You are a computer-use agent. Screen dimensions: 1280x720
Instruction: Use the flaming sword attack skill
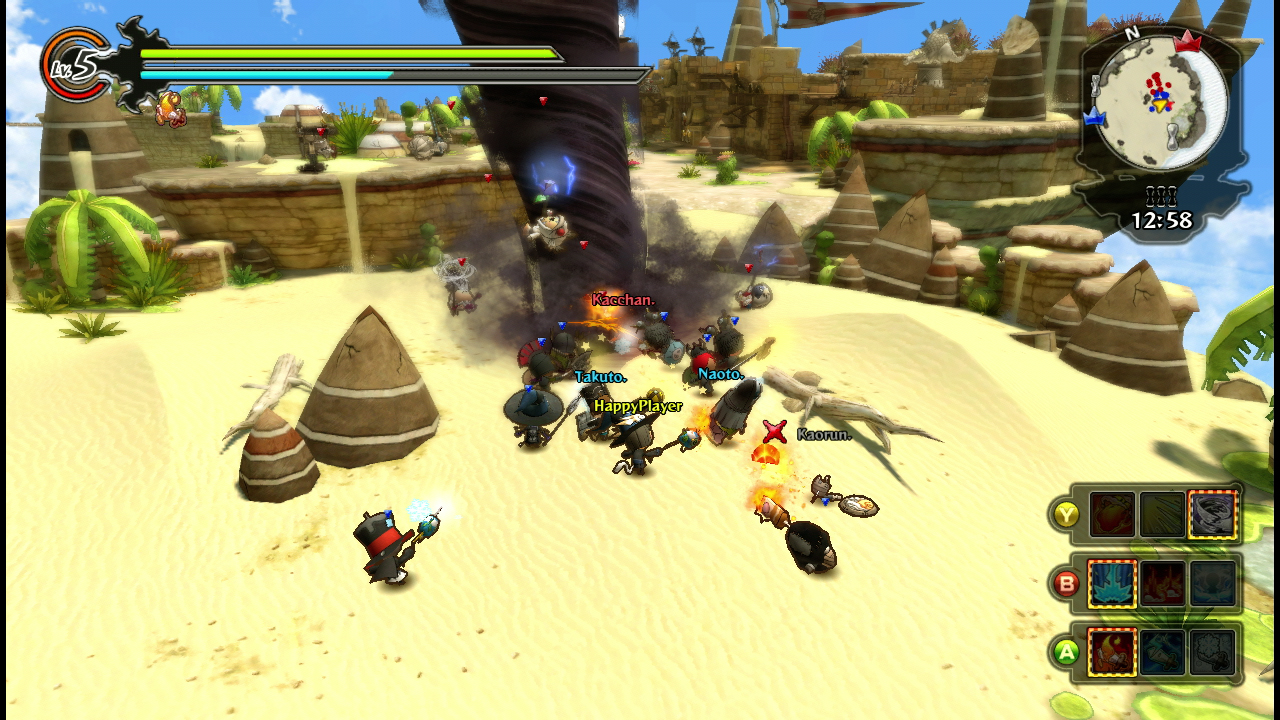click(x=1111, y=652)
